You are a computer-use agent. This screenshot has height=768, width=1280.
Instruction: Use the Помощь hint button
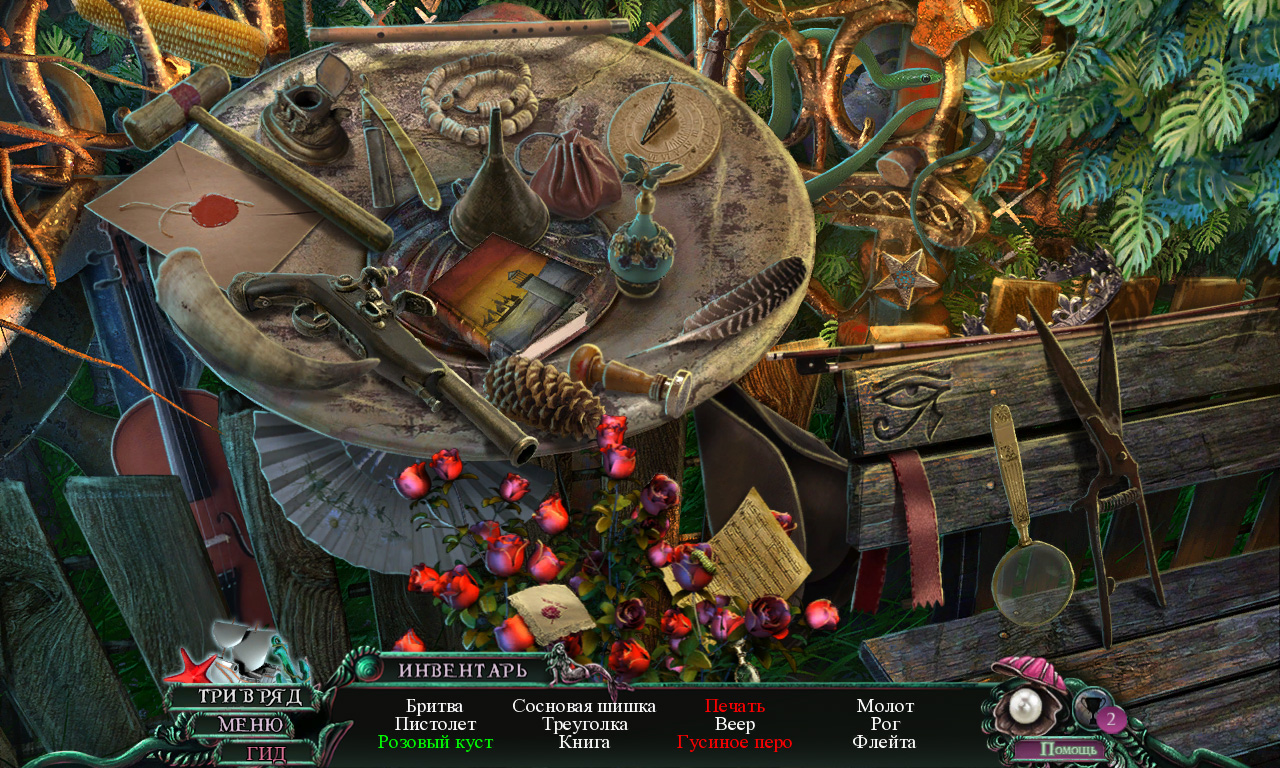tap(1073, 749)
